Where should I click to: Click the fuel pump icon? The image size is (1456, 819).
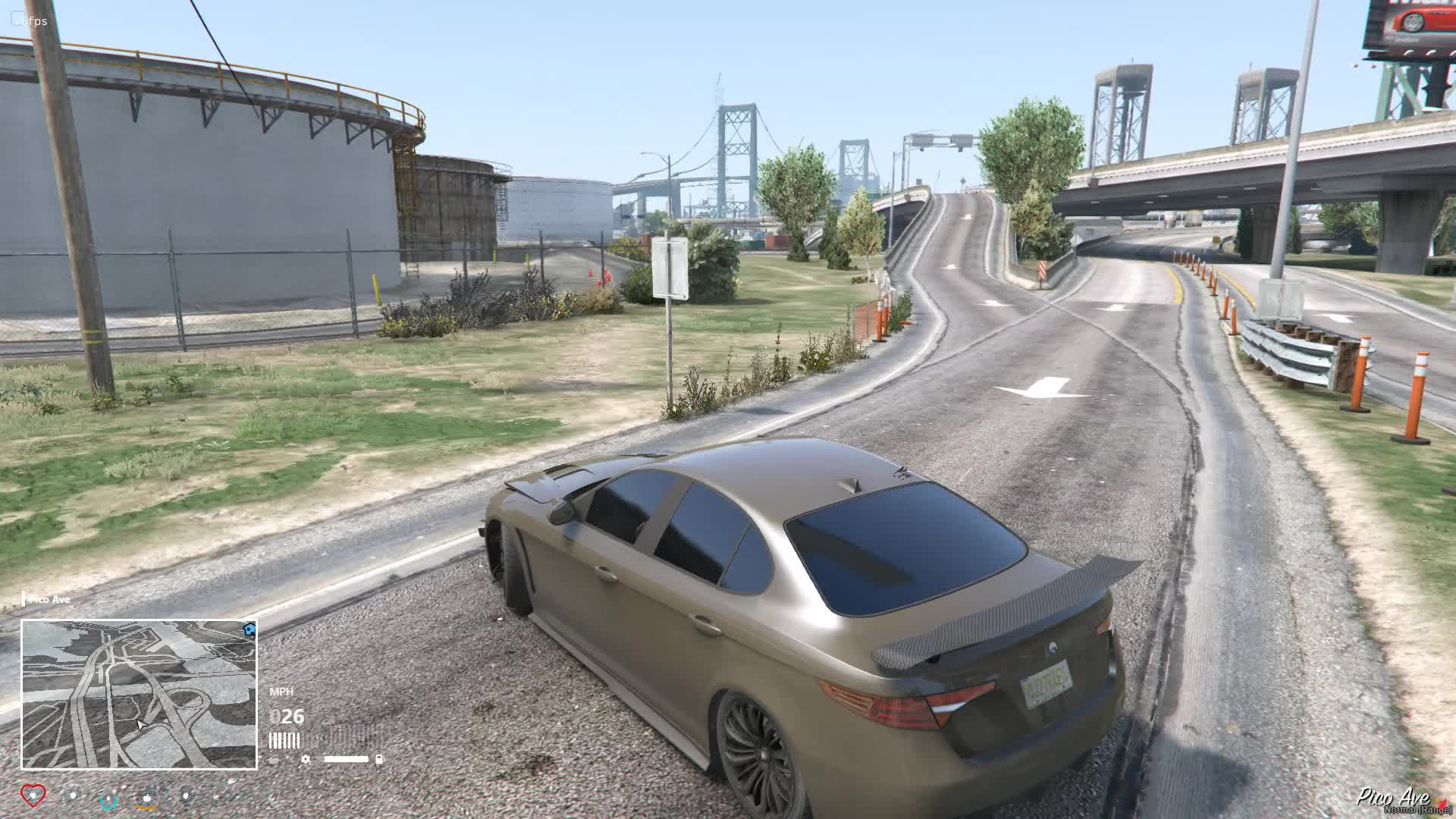click(379, 758)
